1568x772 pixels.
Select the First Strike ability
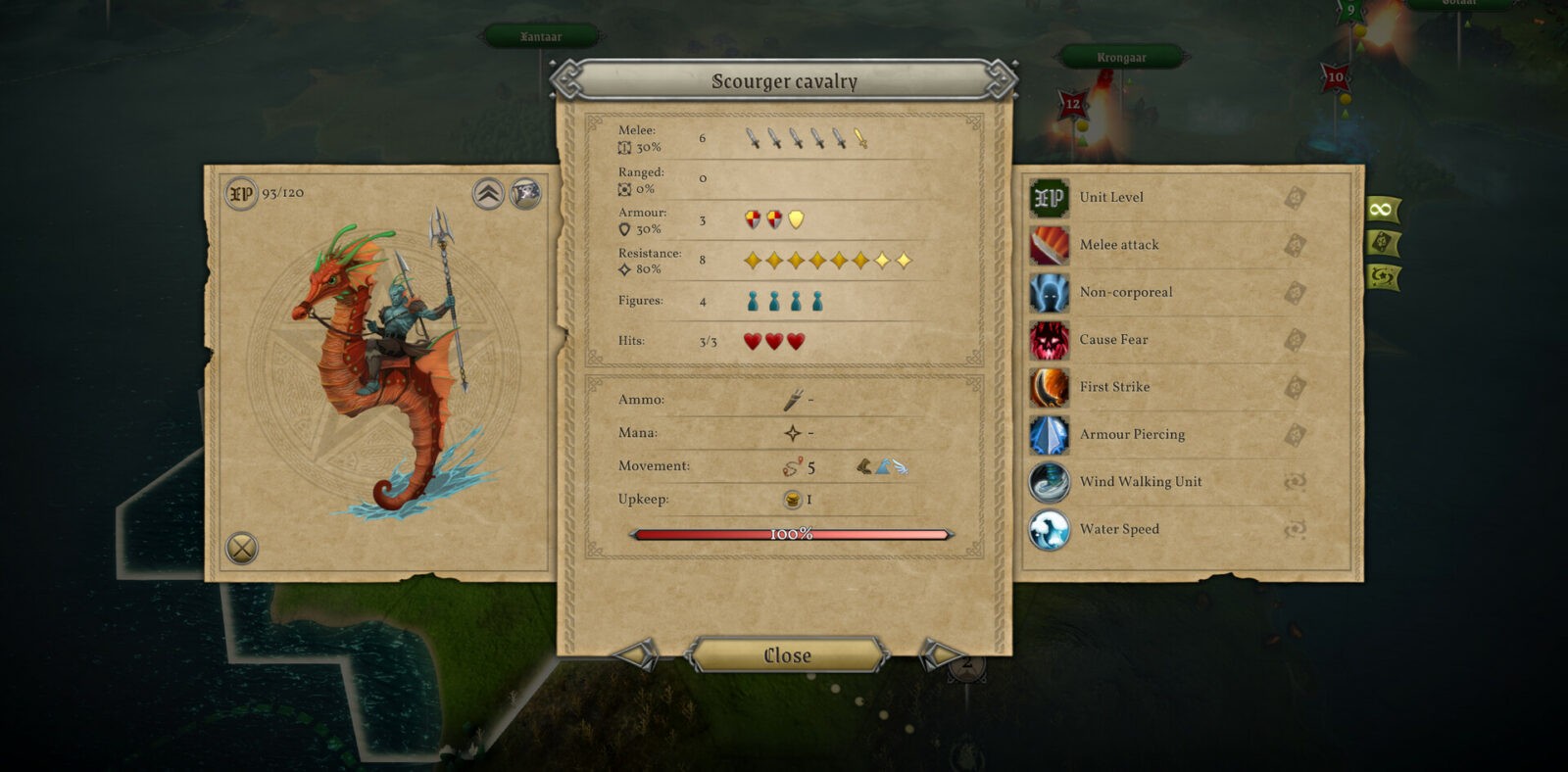pos(1114,387)
